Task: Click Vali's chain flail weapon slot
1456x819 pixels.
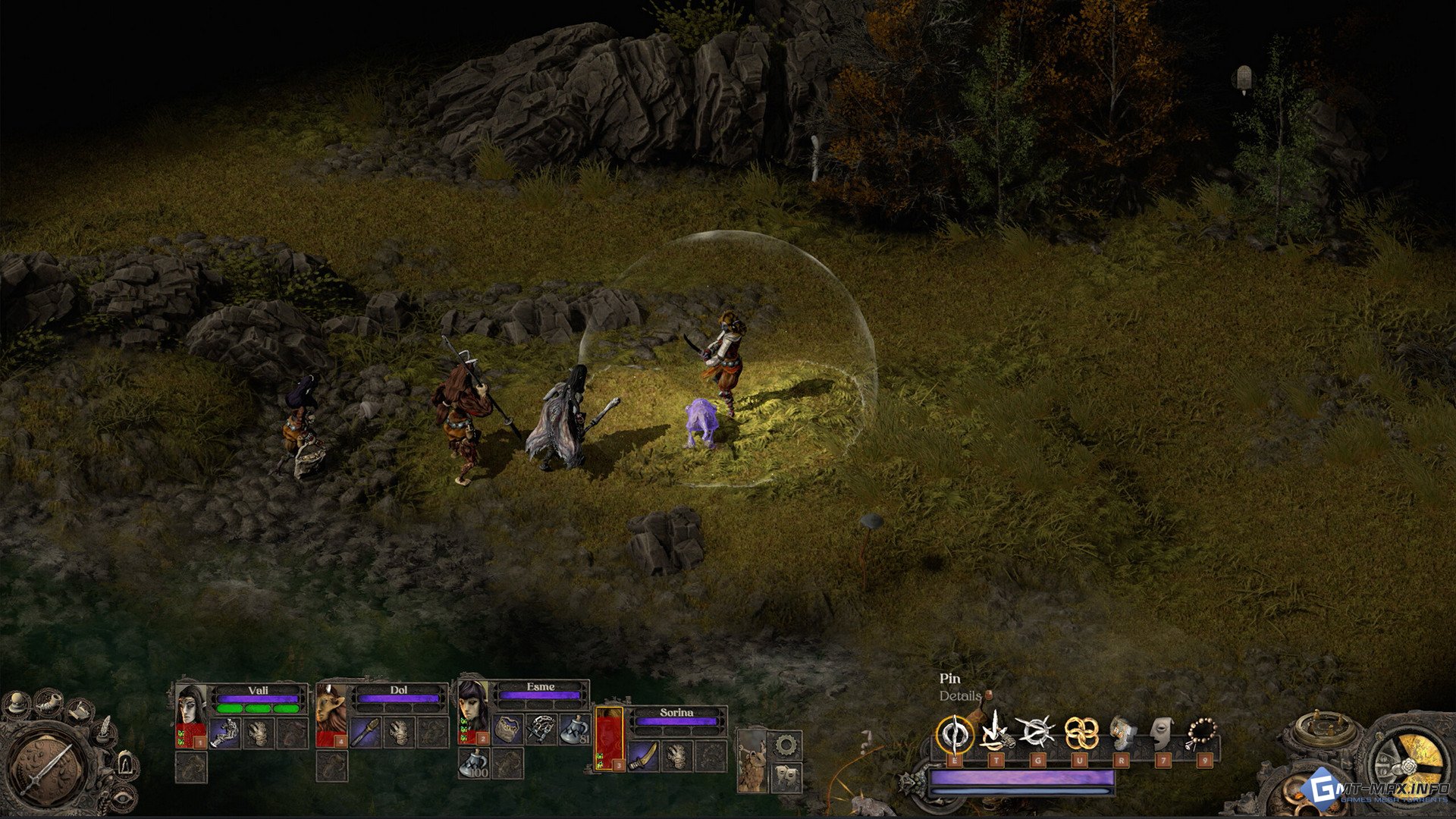Action: (225, 733)
